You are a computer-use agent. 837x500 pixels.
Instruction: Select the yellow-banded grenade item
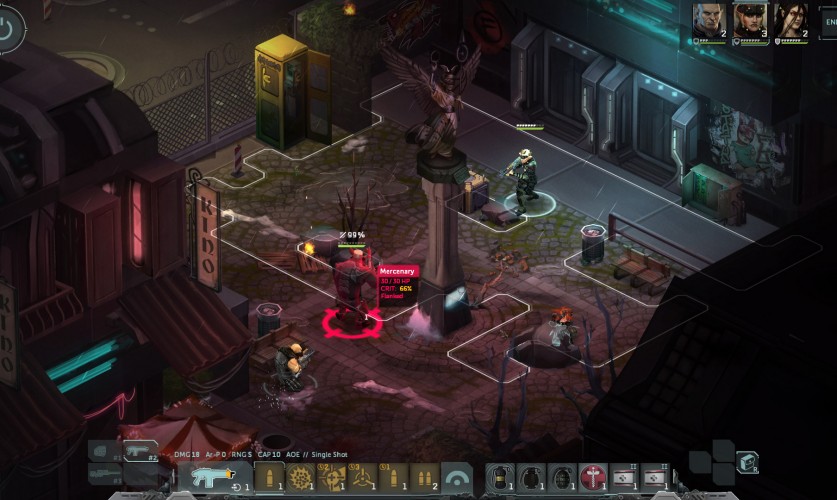(x=500, y=478)
